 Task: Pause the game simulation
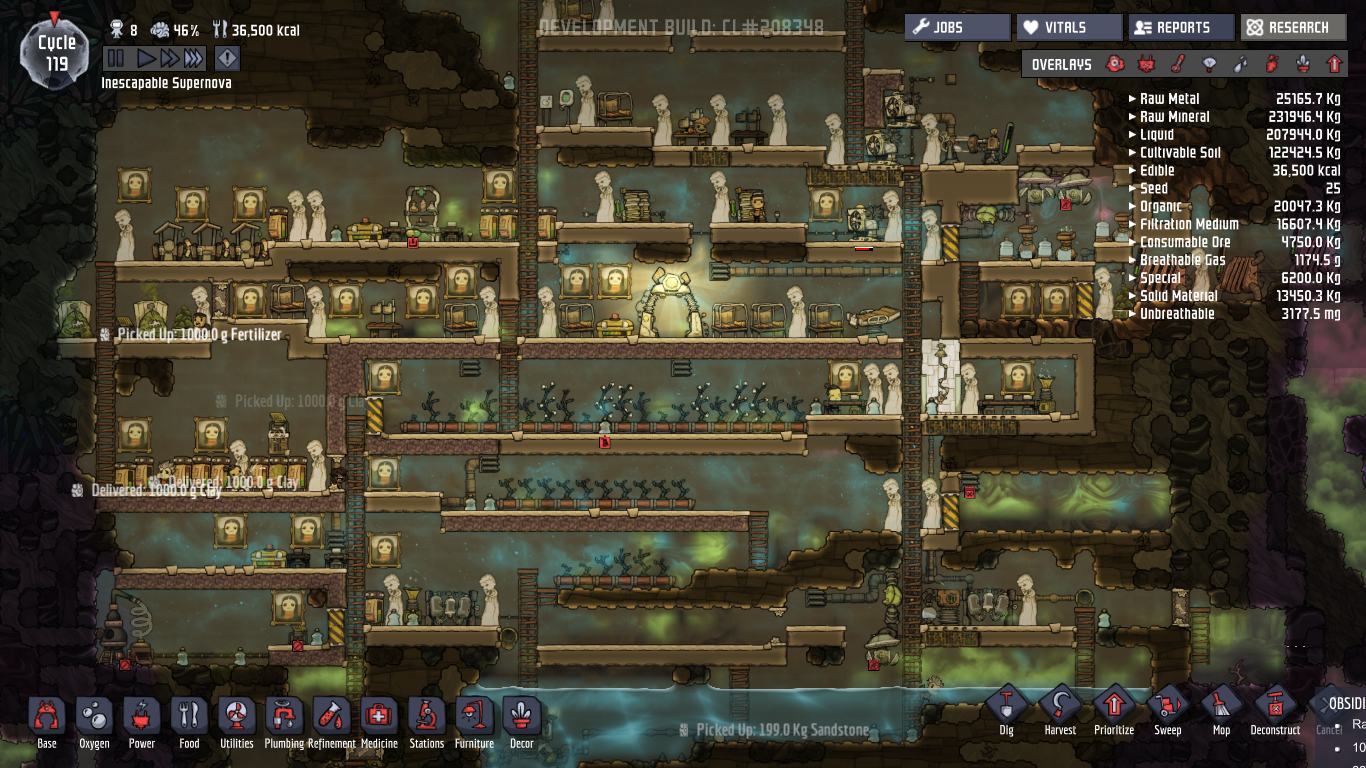[x=116, y=59]
